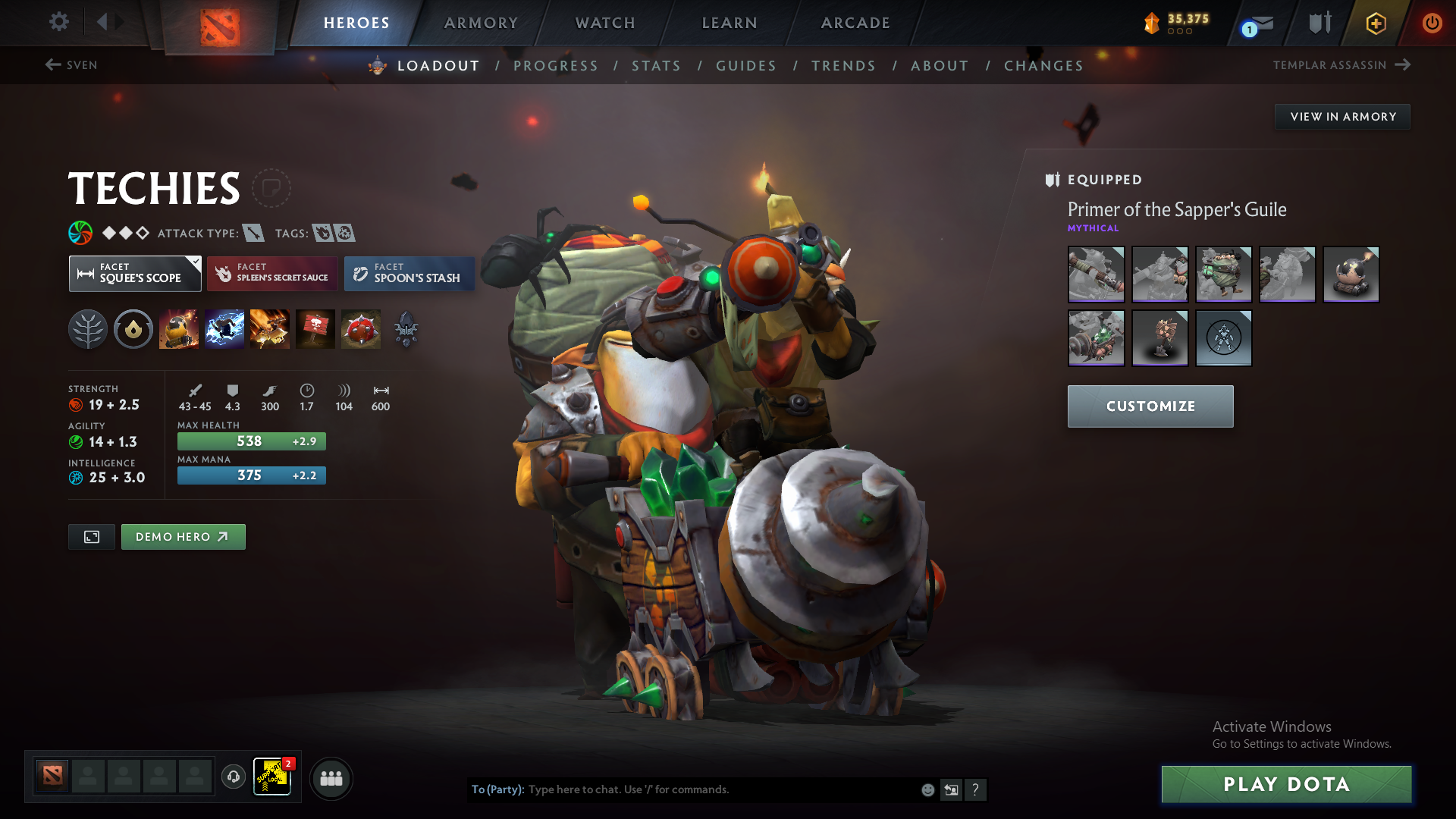Click VIEW IN ARMORY
The image size is (1456, 819).
click(1342, 116)
